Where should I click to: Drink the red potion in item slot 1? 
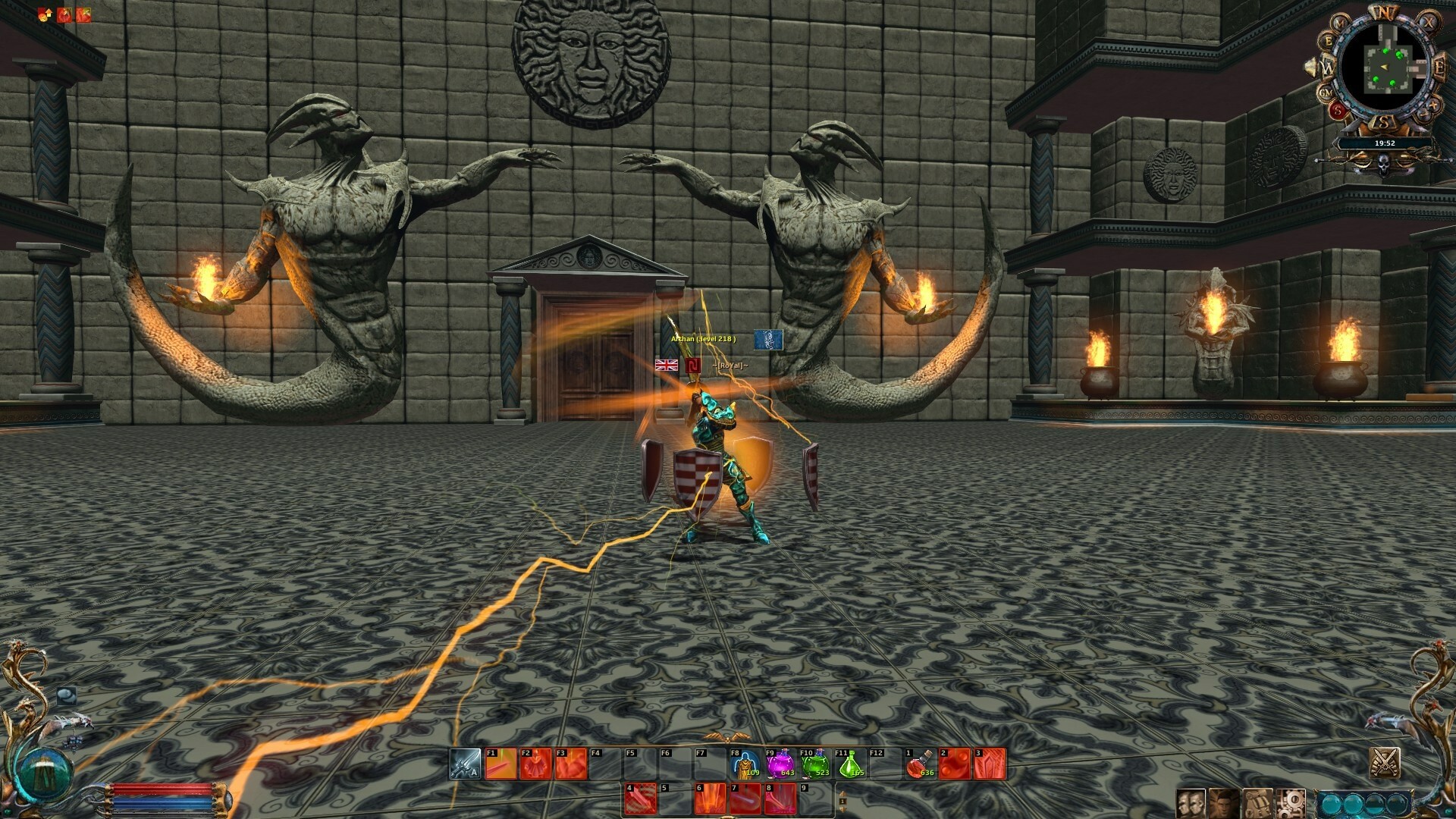click(919, 763)
